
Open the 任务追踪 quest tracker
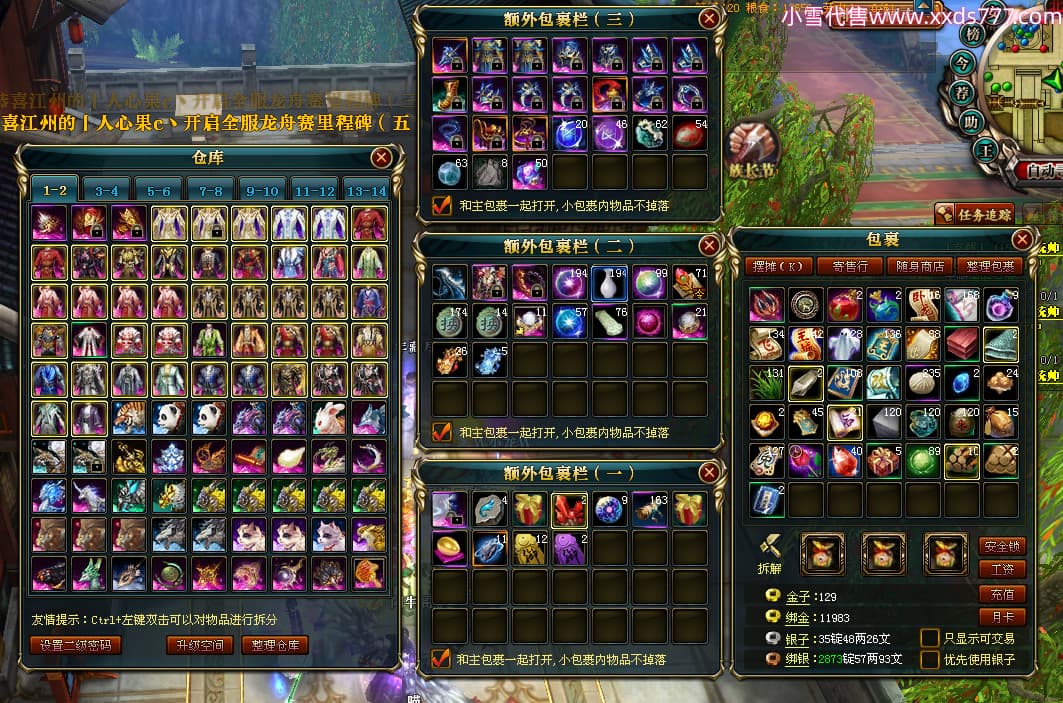pyautogui.click(x=975, y=213)
